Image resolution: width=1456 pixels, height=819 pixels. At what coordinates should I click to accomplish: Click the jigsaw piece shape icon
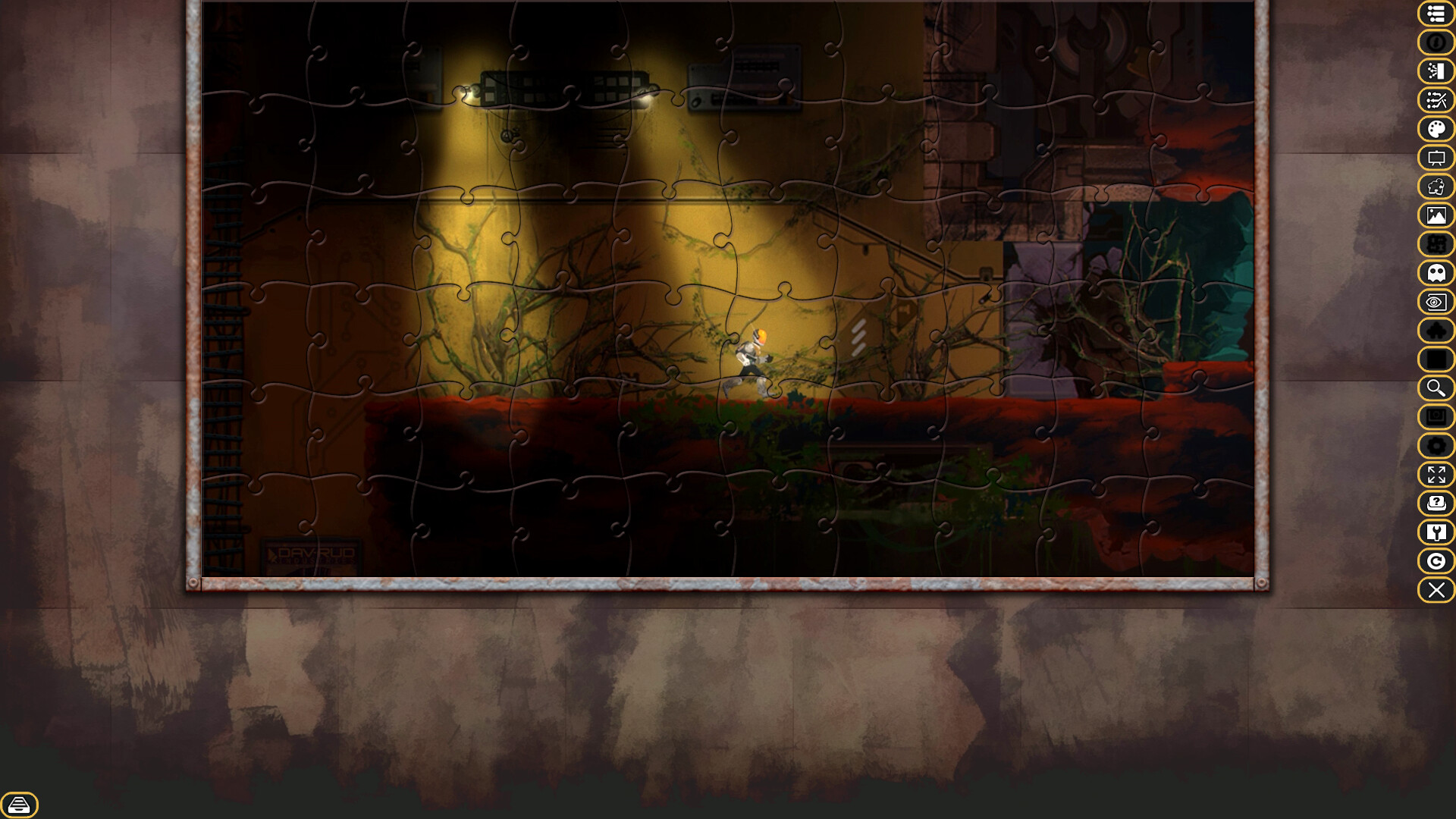1436,187
